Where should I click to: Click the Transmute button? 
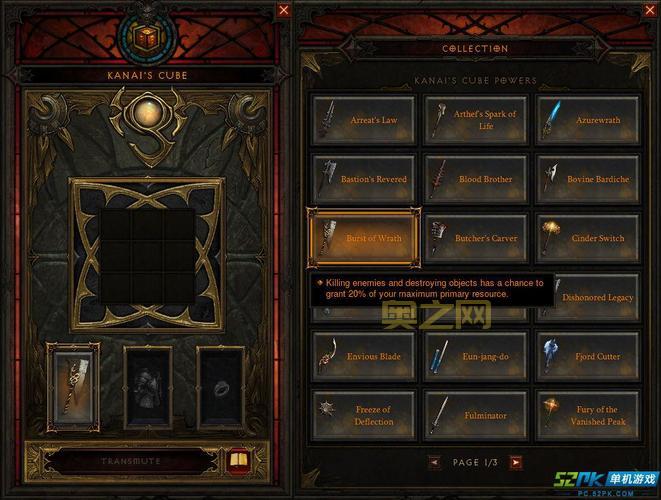point(130,462)
